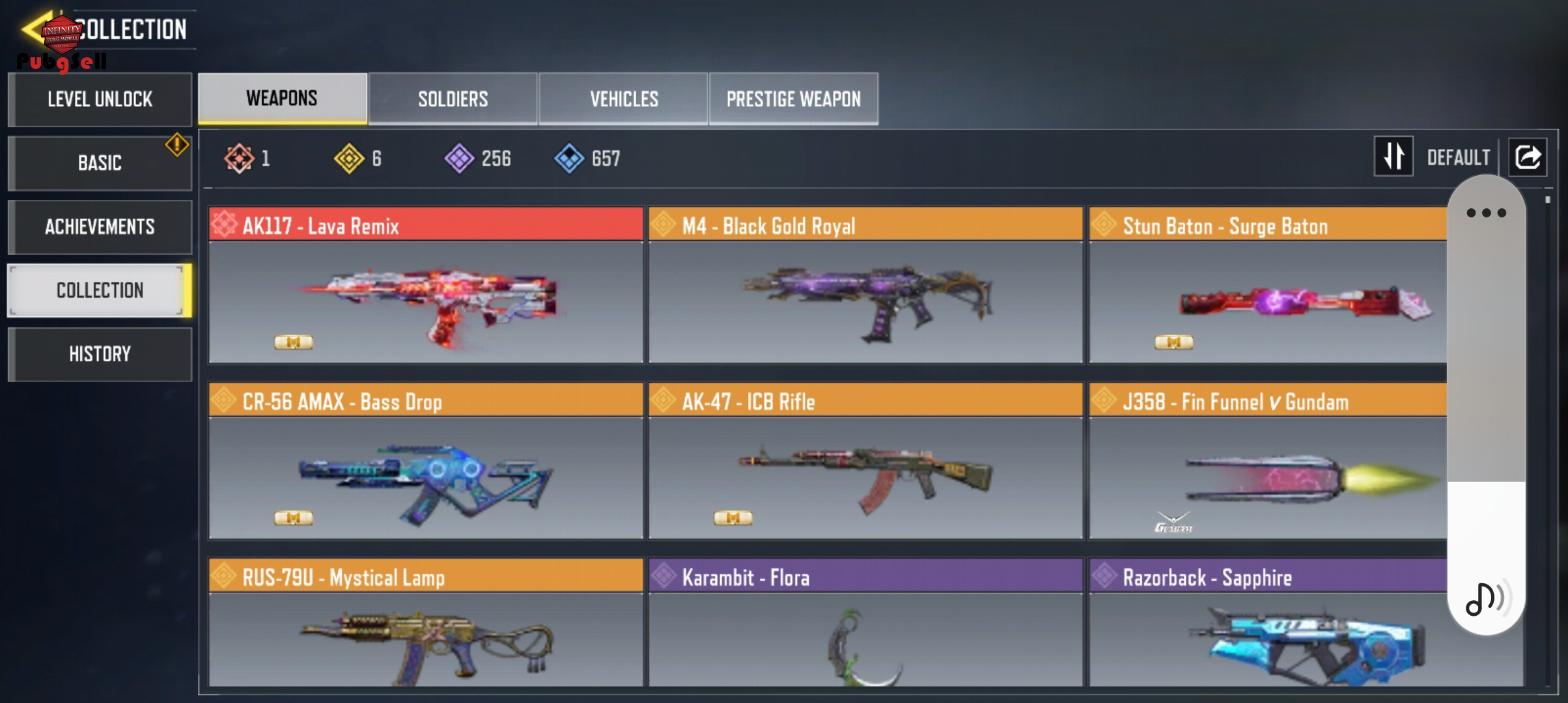Select the AK117 Lava Remix card

click(x=426, y=285)
